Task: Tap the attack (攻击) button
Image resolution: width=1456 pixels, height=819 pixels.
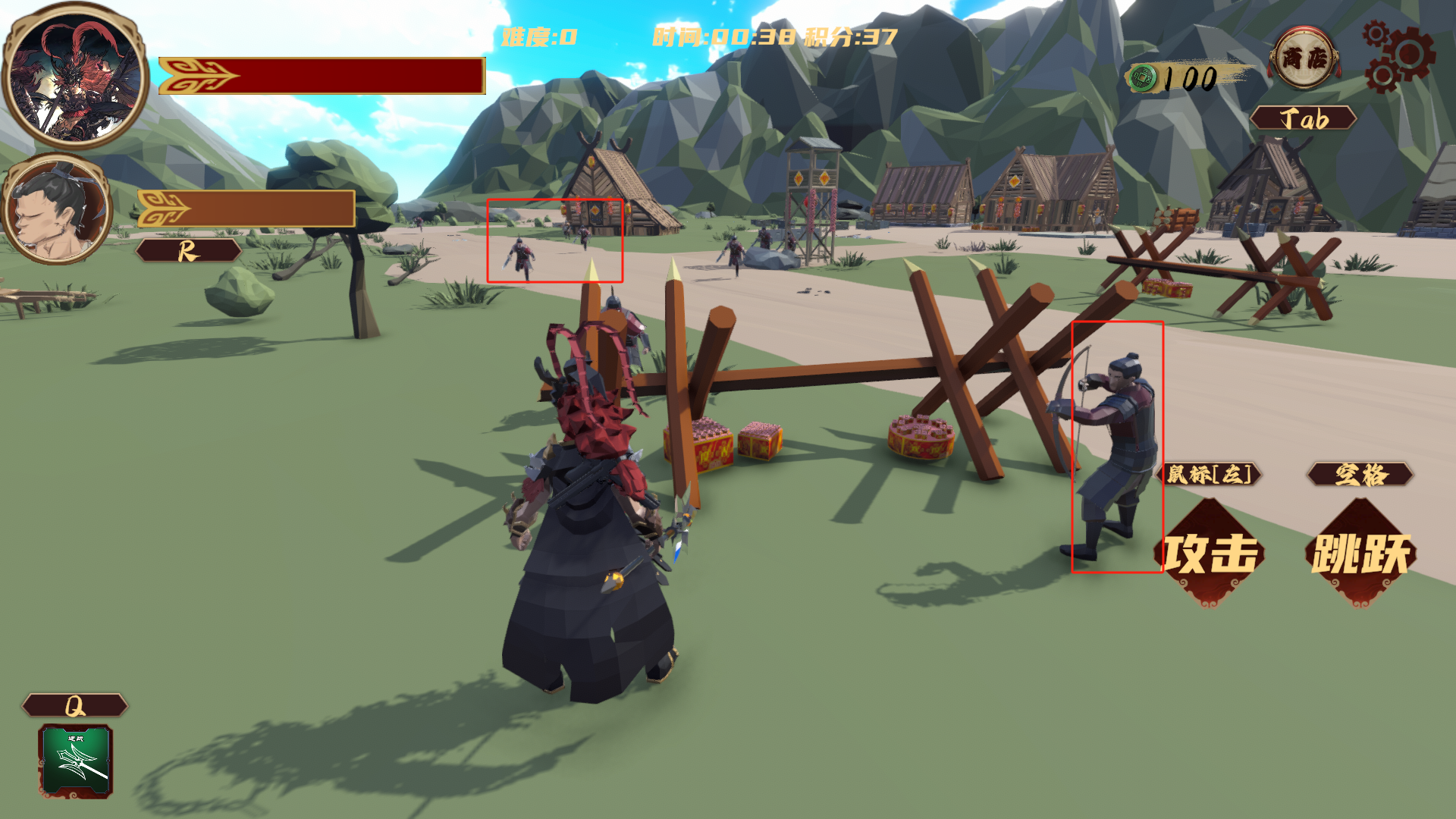Action: [x=1210, y=553]
